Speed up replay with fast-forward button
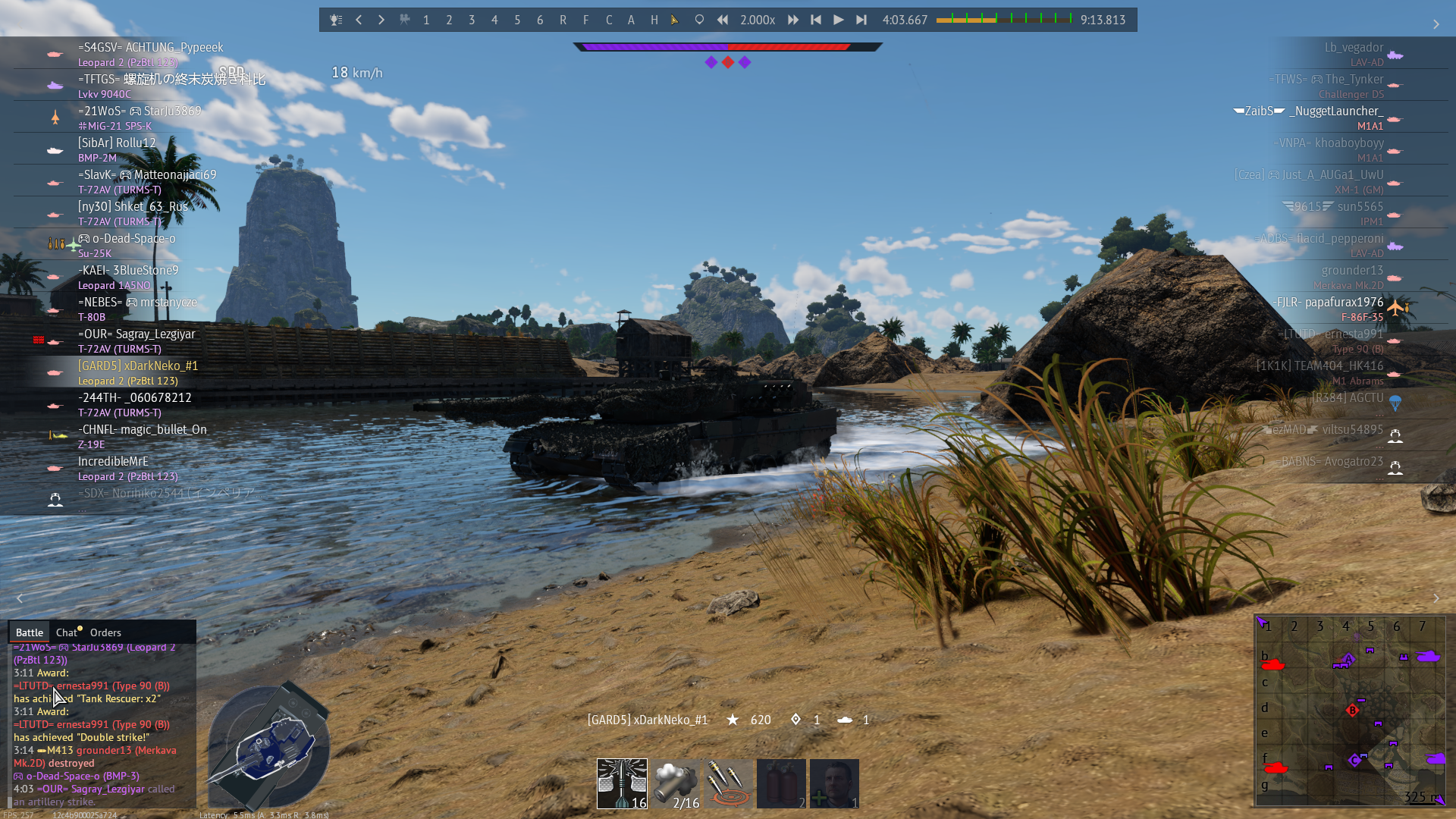Screen dimensions: 1456x819 click(793, 20)
